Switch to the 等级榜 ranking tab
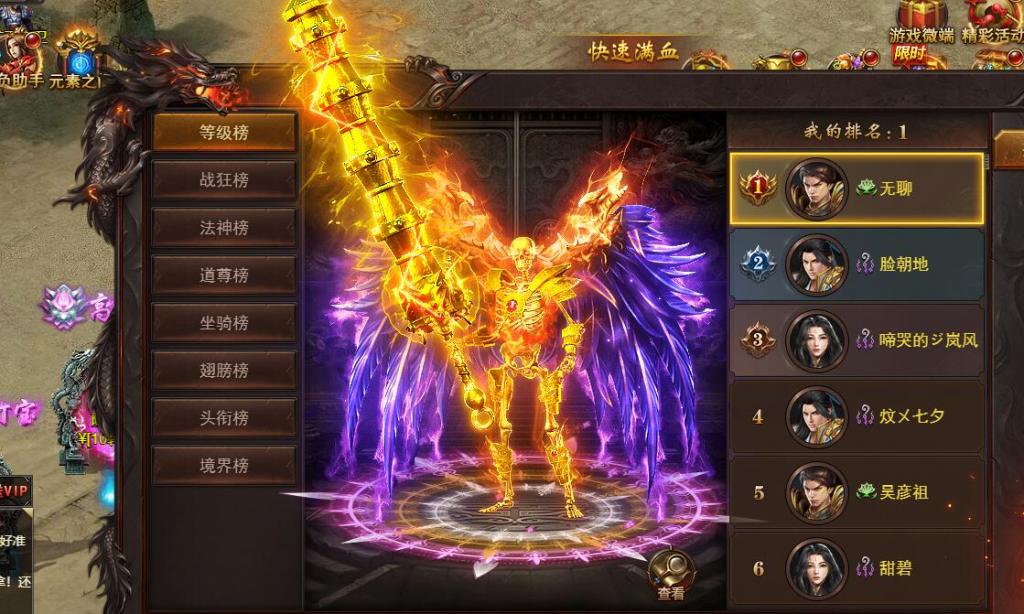 224,132
